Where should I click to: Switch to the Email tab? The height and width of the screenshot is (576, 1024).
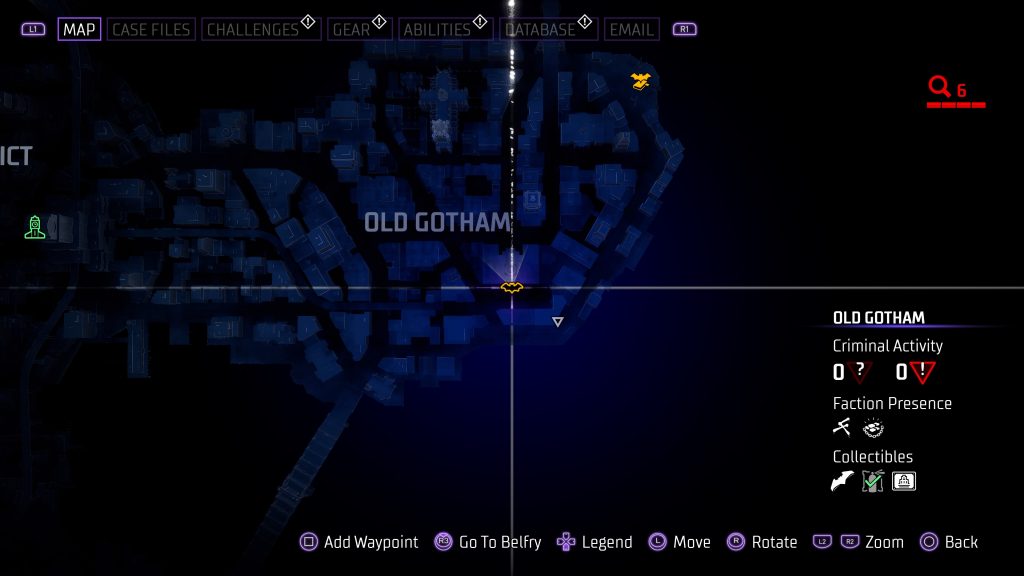pos(631,29)
